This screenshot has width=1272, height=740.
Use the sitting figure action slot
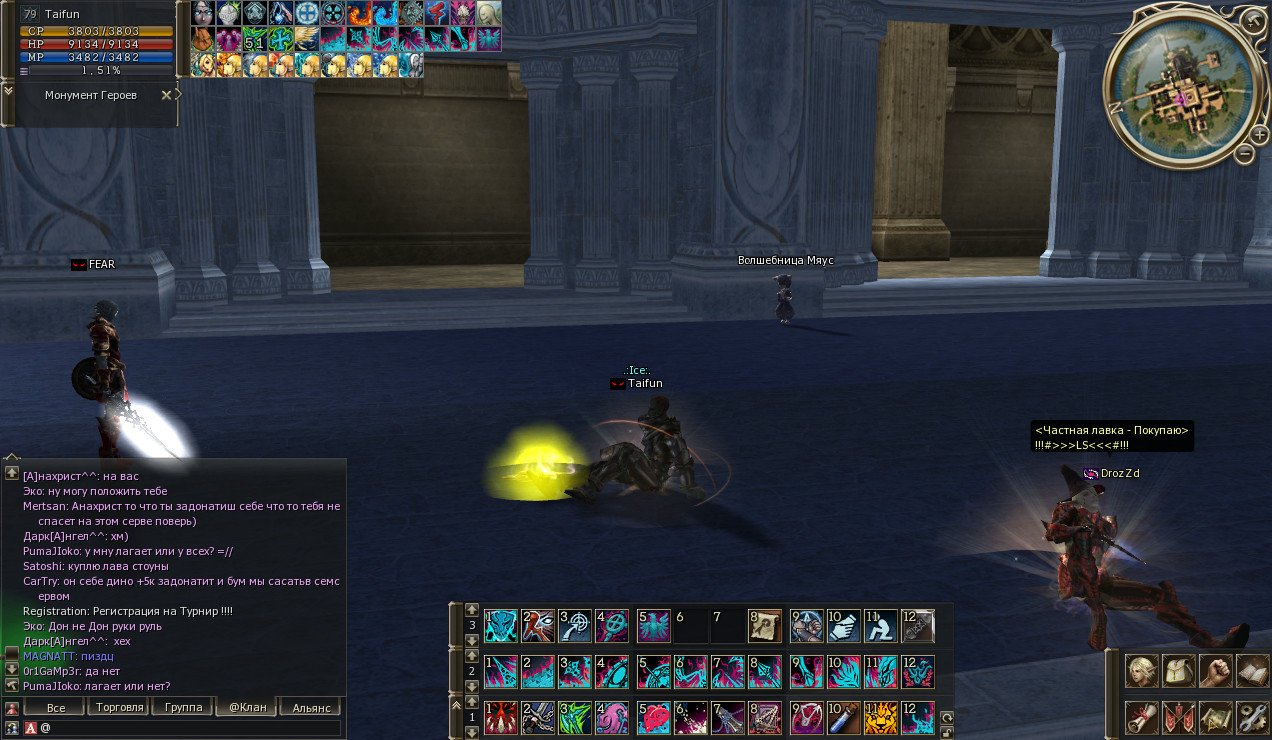(881, 626)
